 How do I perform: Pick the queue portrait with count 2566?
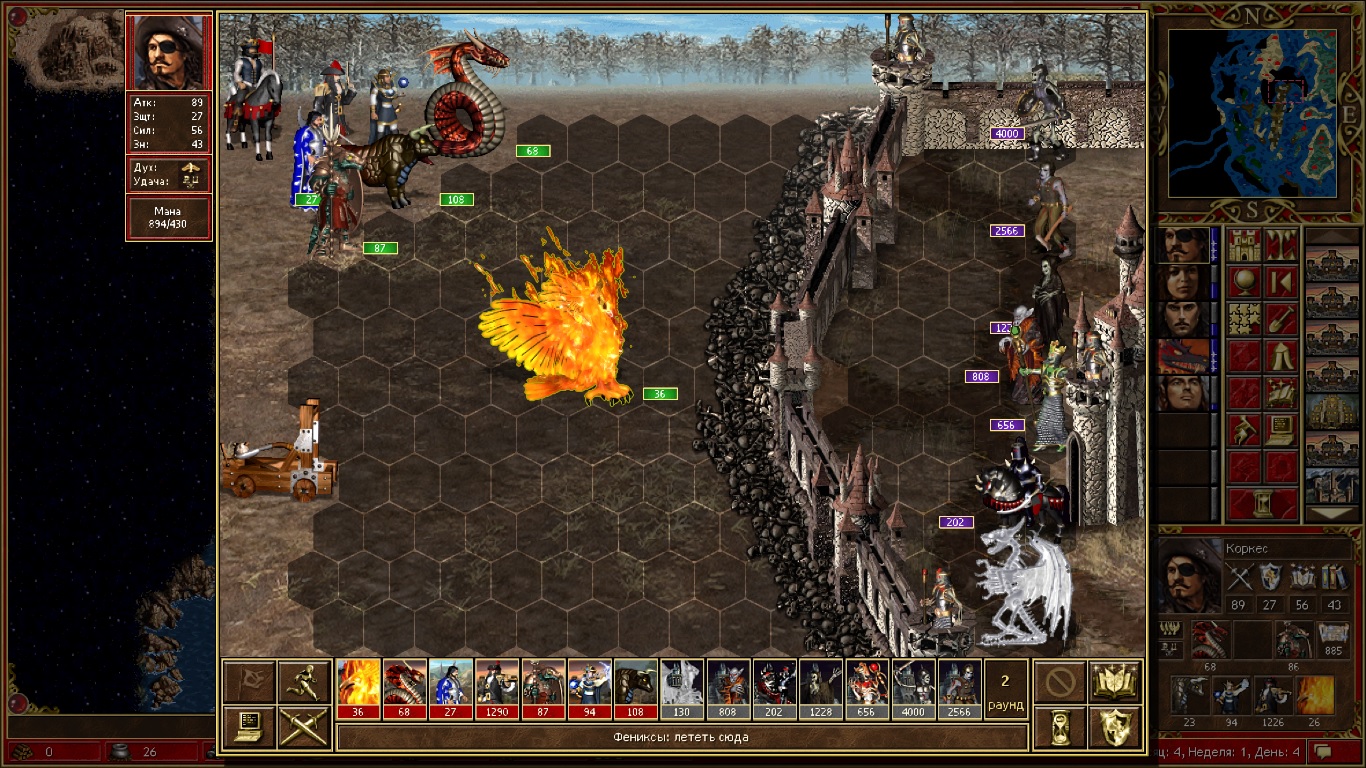[x=957, y=688]
